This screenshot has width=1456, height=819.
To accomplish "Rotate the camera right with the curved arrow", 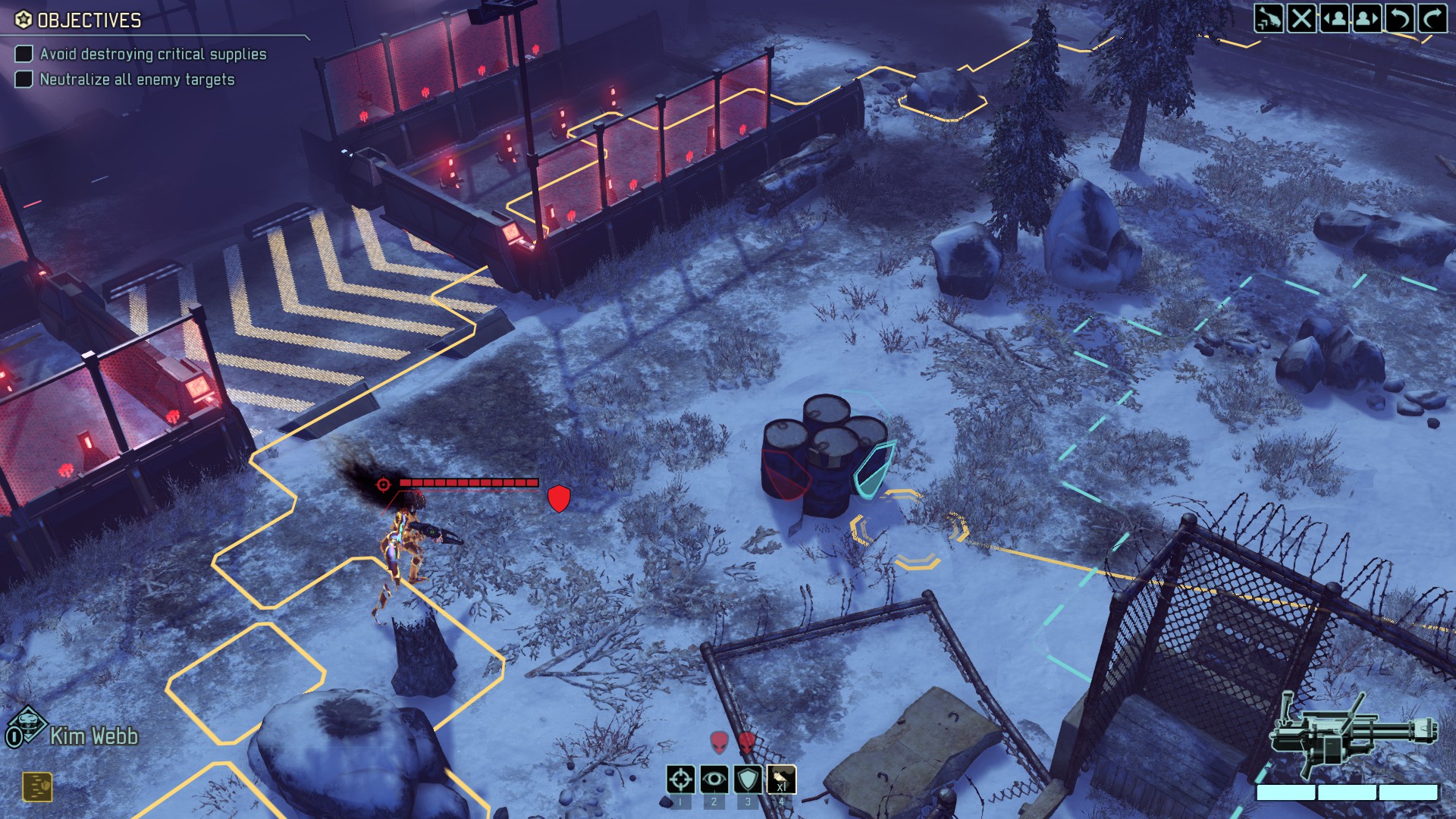I will (1432, 17).
